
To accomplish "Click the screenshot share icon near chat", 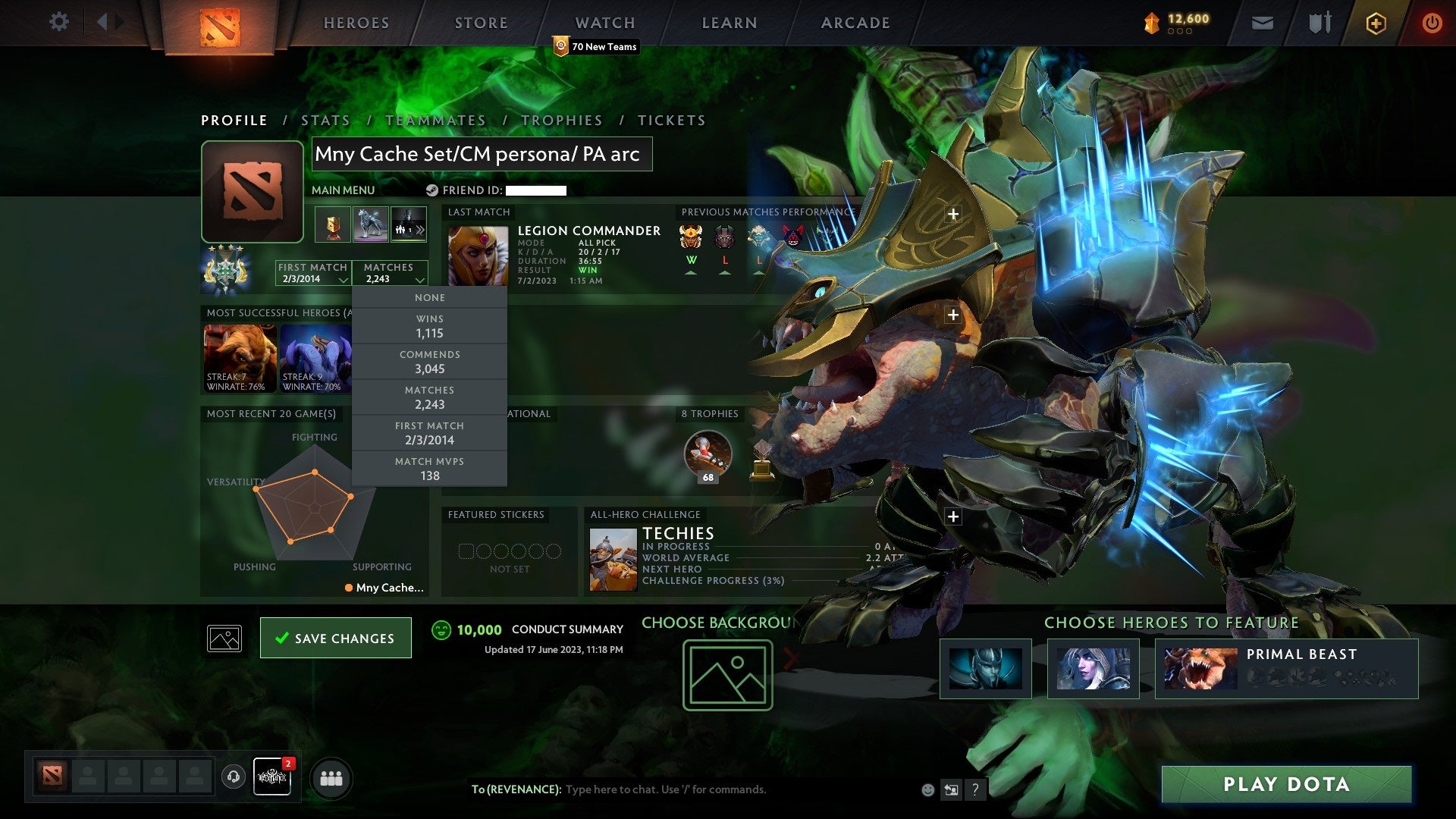I will pyautogui.click(x=952, y=789).
